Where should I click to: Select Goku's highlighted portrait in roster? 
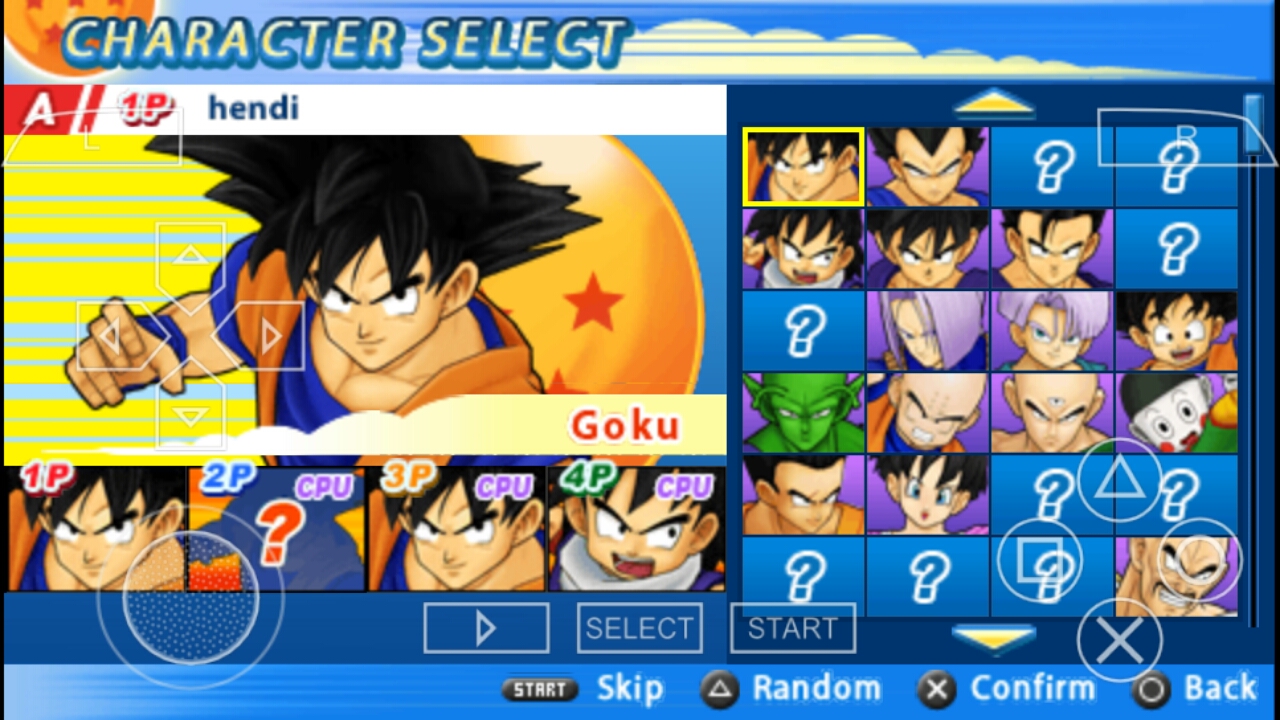pos(801,165)
